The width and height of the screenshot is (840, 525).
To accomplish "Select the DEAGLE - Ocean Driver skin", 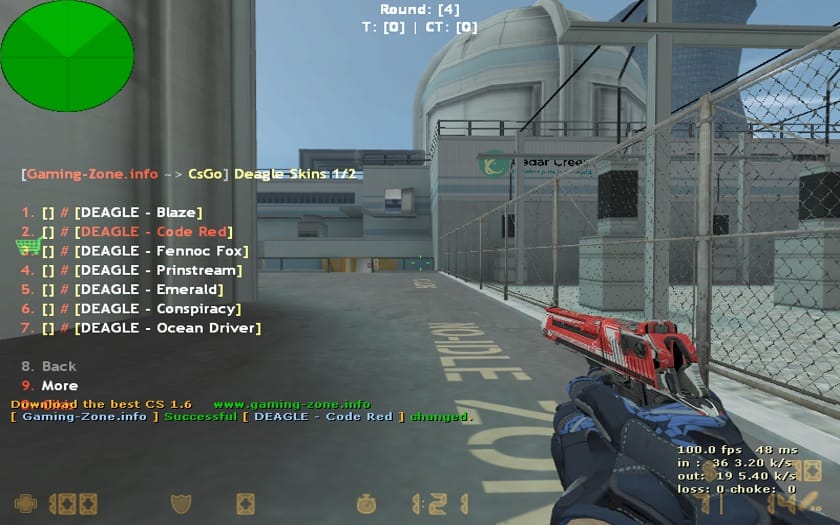I will coord(167,328).
